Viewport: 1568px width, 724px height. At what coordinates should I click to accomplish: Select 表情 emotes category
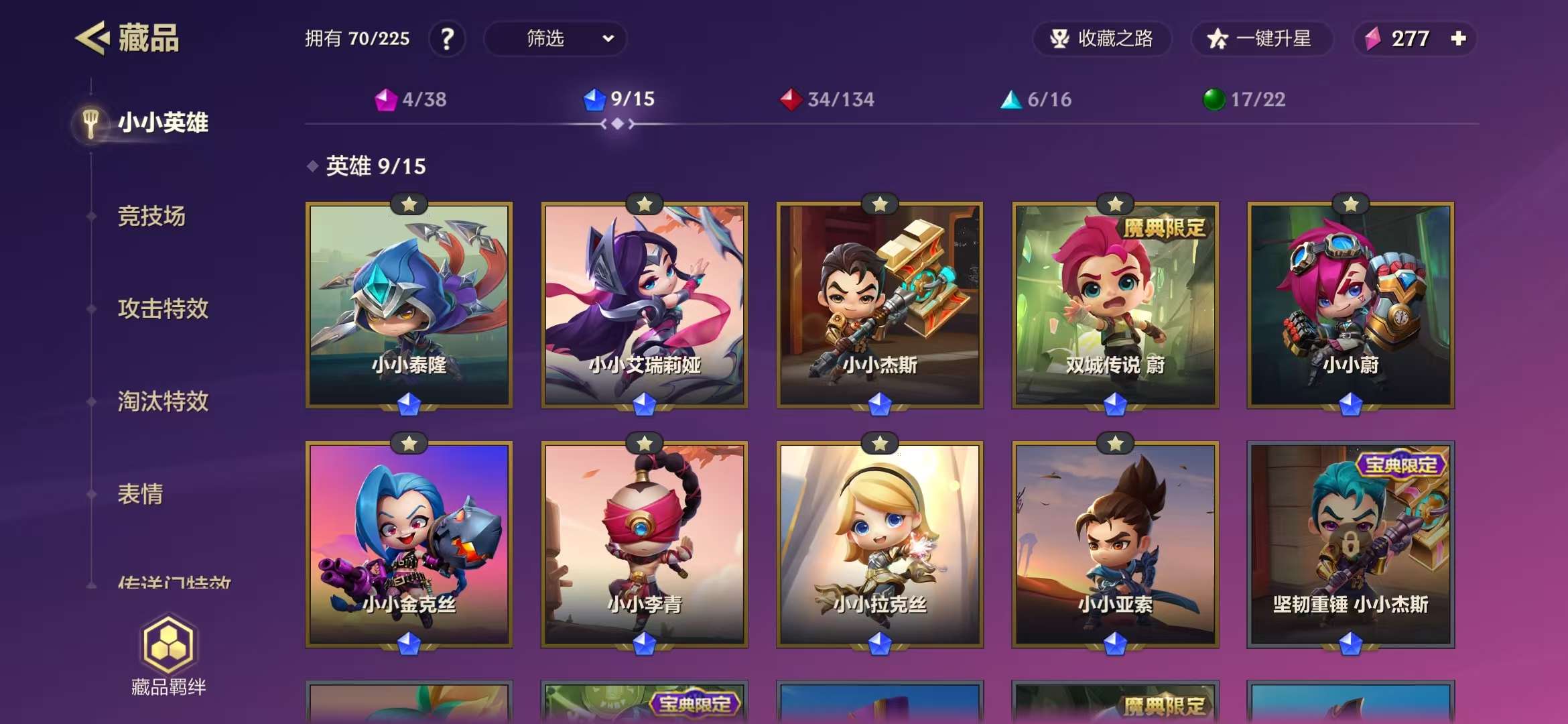[140, 495]
